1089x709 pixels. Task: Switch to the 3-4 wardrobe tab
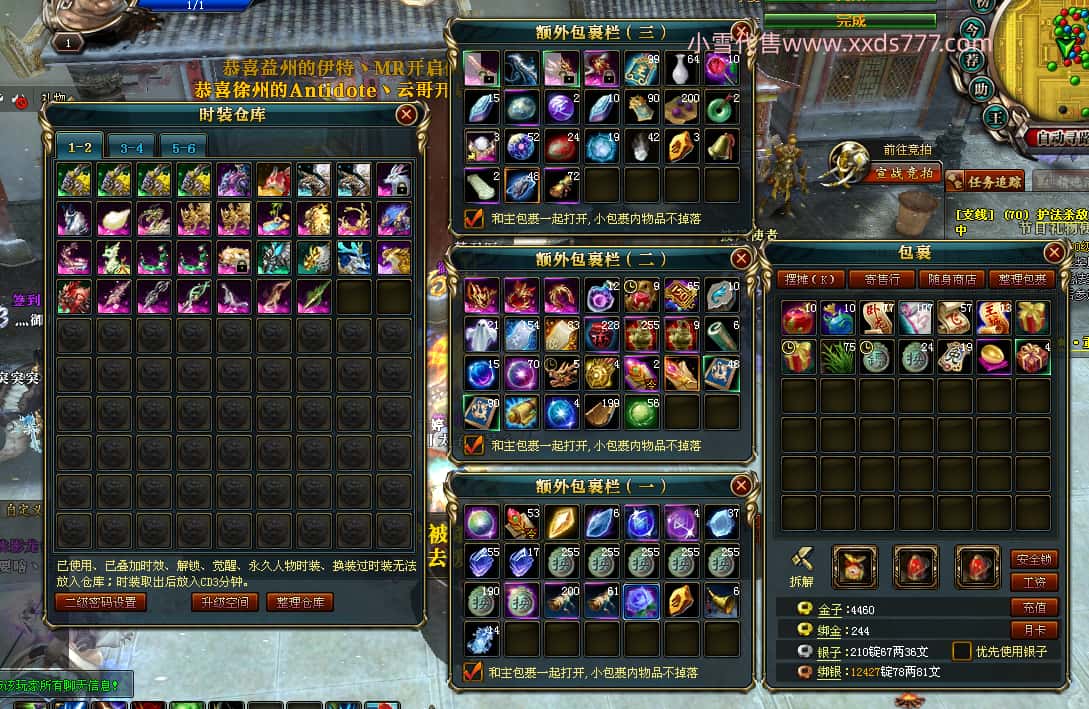[132, 148]
